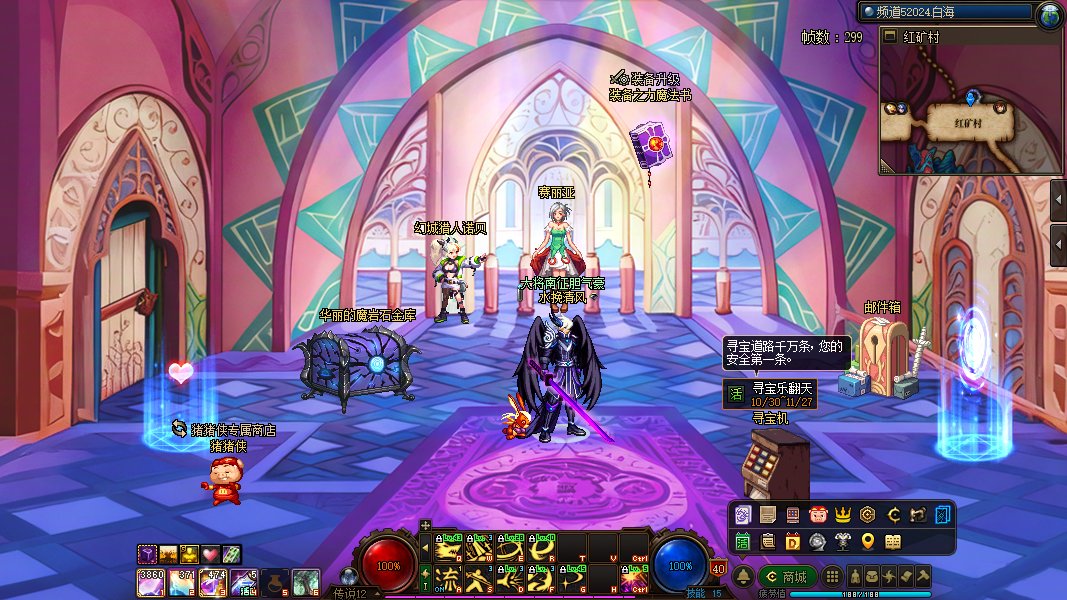Open the grid menu button beside 商城
This screenshot has height=600, width=1067.
pos(832,577)
